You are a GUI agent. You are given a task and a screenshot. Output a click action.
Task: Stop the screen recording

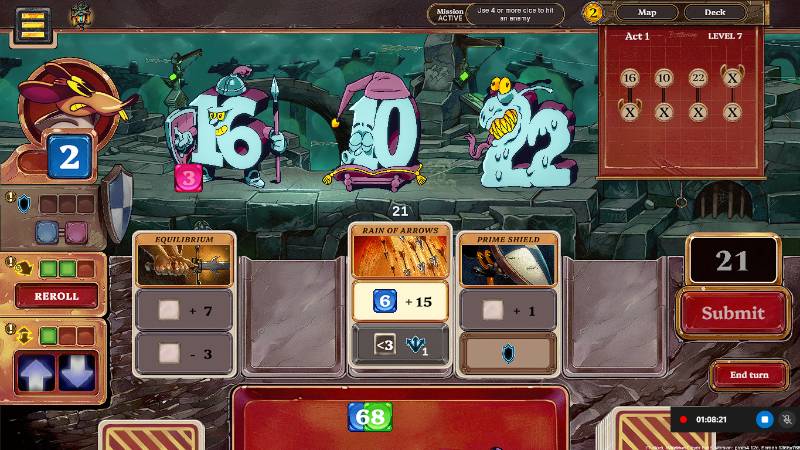coord(764,420)
